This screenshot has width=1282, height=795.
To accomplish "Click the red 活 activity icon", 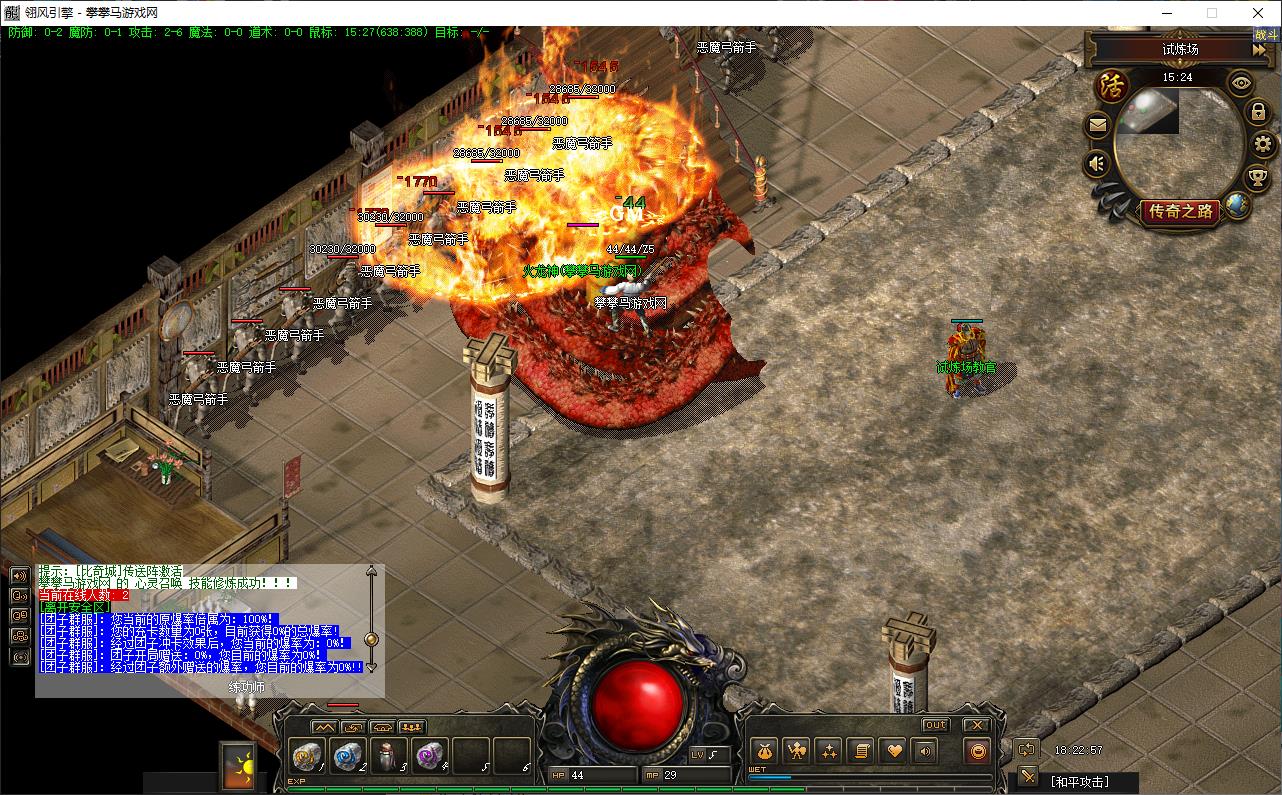I will coord(1112,85).
